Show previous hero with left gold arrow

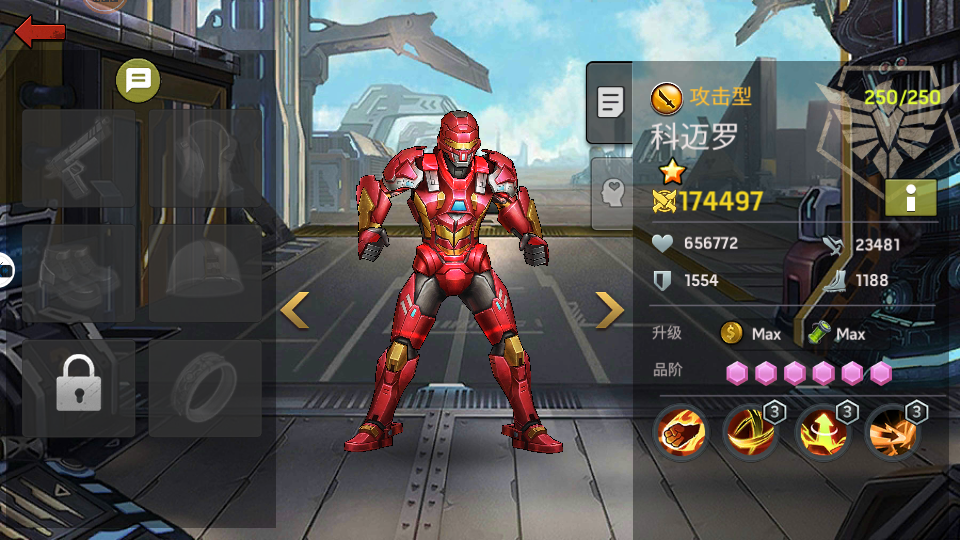pos(294,310)
